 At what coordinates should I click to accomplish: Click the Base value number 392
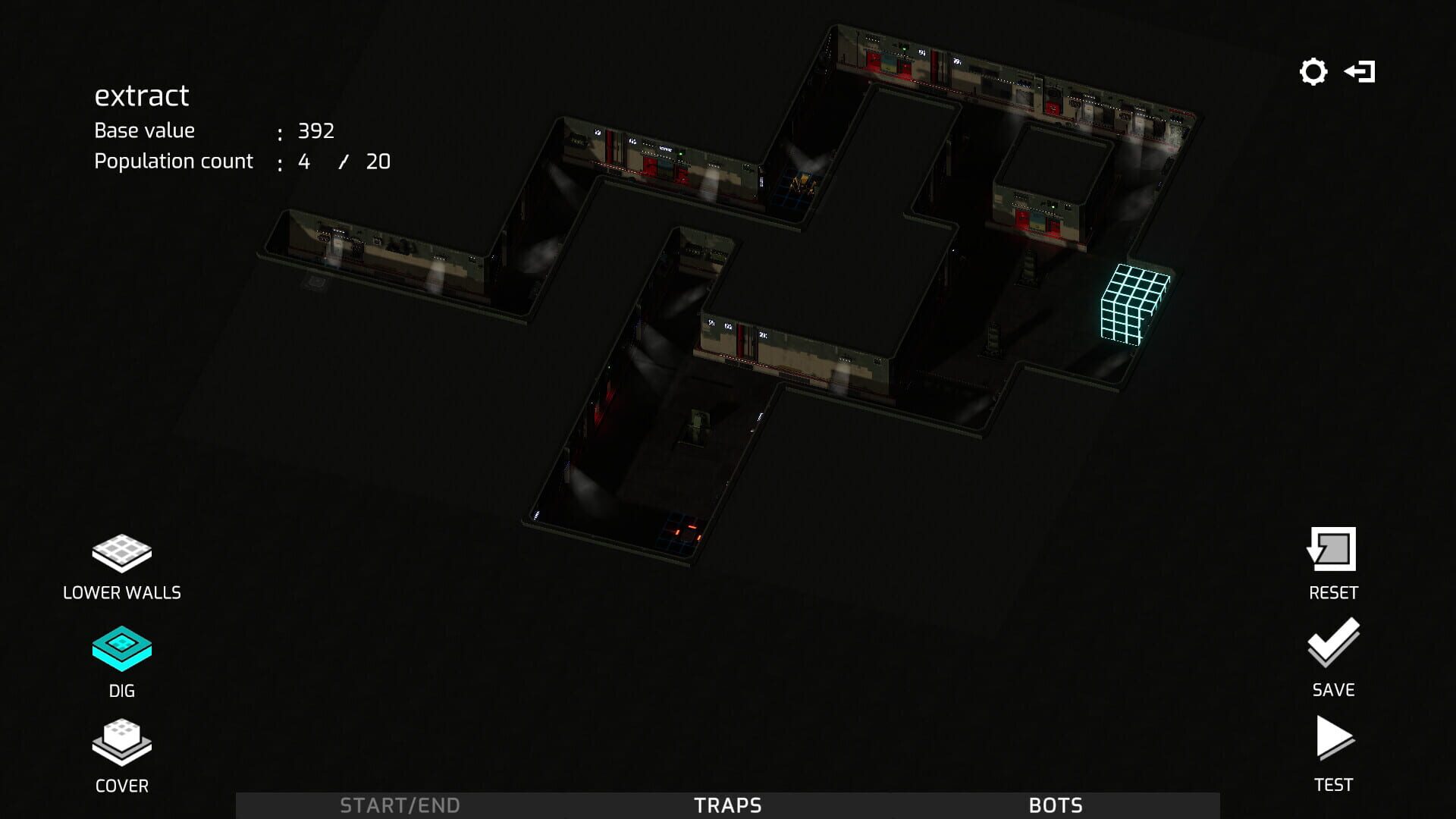pos(315,130)
